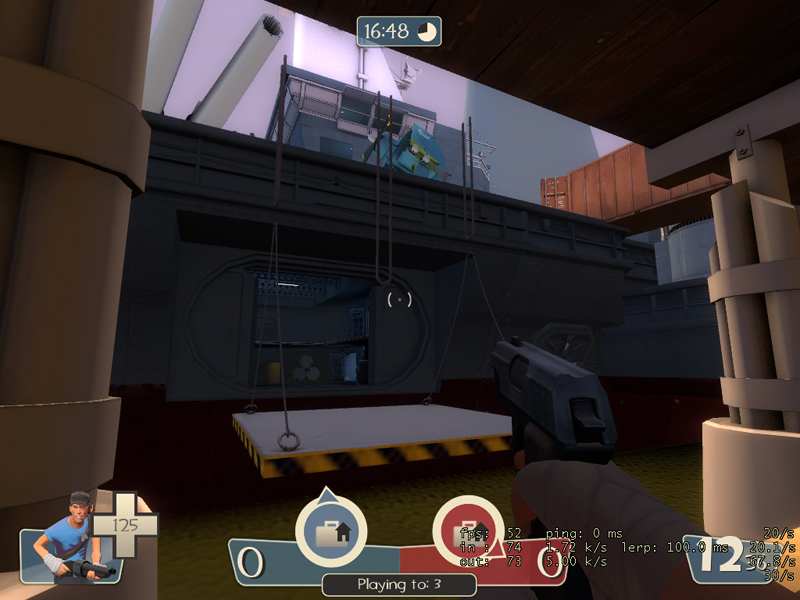Click the RED intelligence briefcase indicator
The height and width of the screenshot is (600, 800).
coord(467,531)
